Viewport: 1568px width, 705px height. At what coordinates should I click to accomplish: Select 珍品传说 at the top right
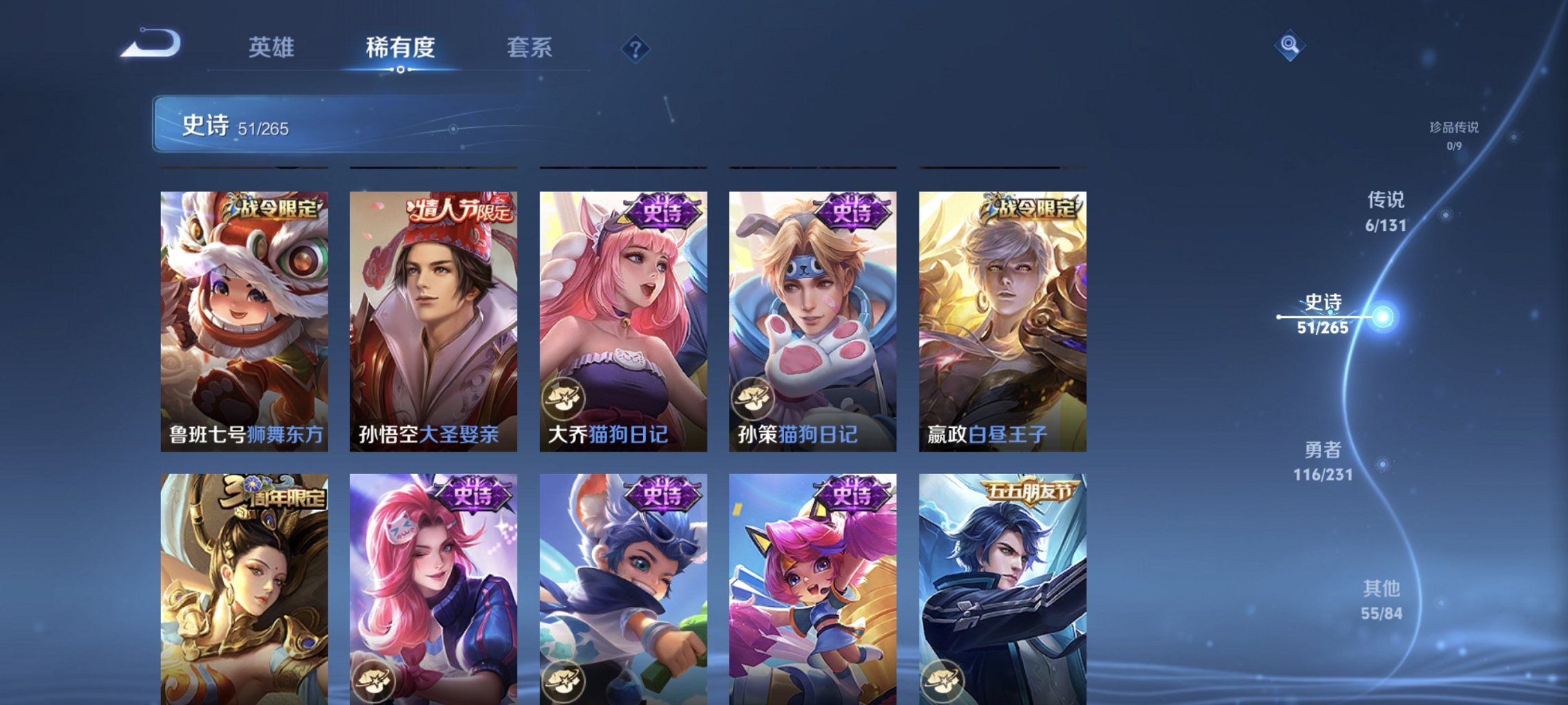1454,135
